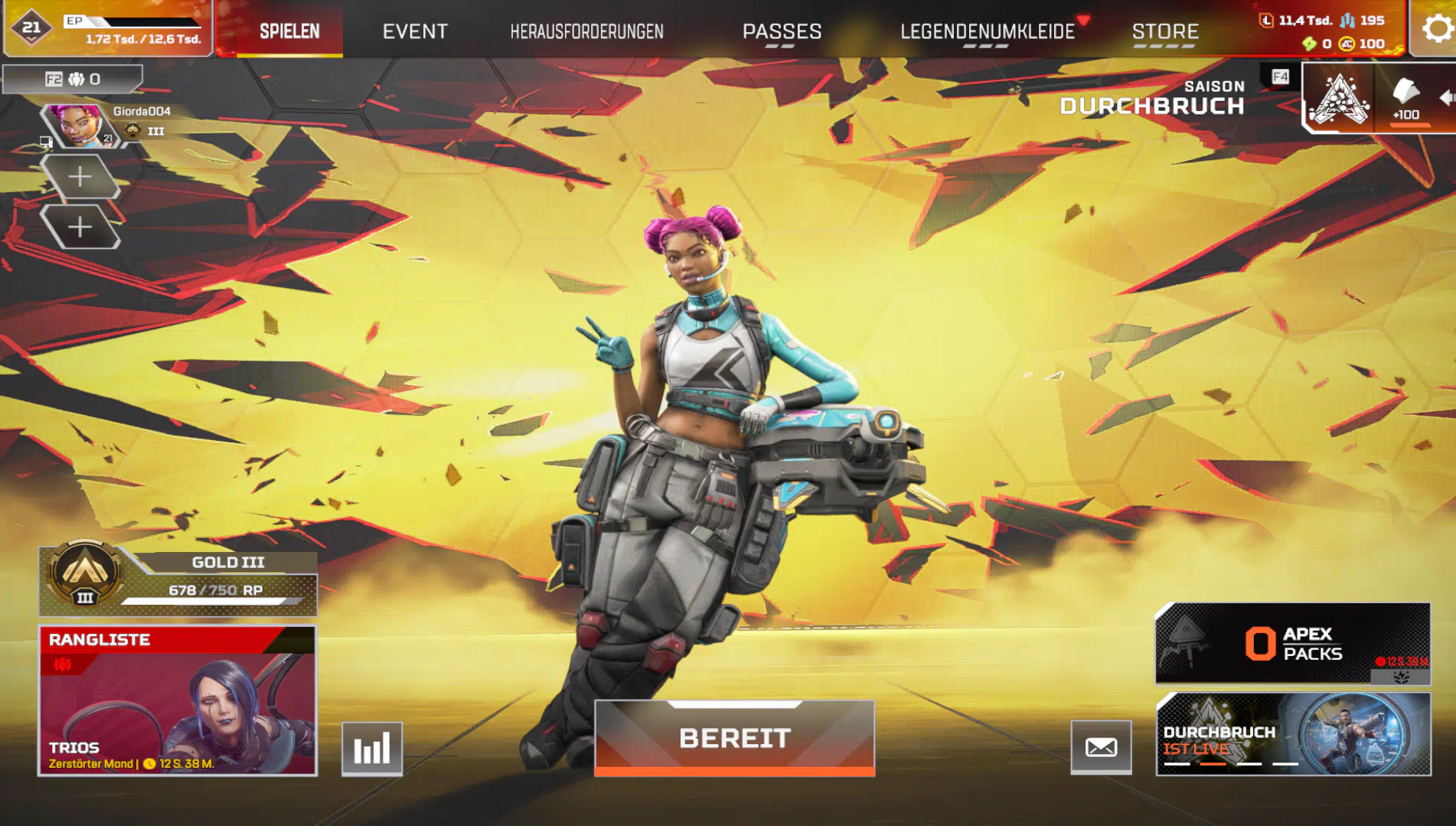
Task: Open the Gold III rank progress panel
Action: pos(178,581)
